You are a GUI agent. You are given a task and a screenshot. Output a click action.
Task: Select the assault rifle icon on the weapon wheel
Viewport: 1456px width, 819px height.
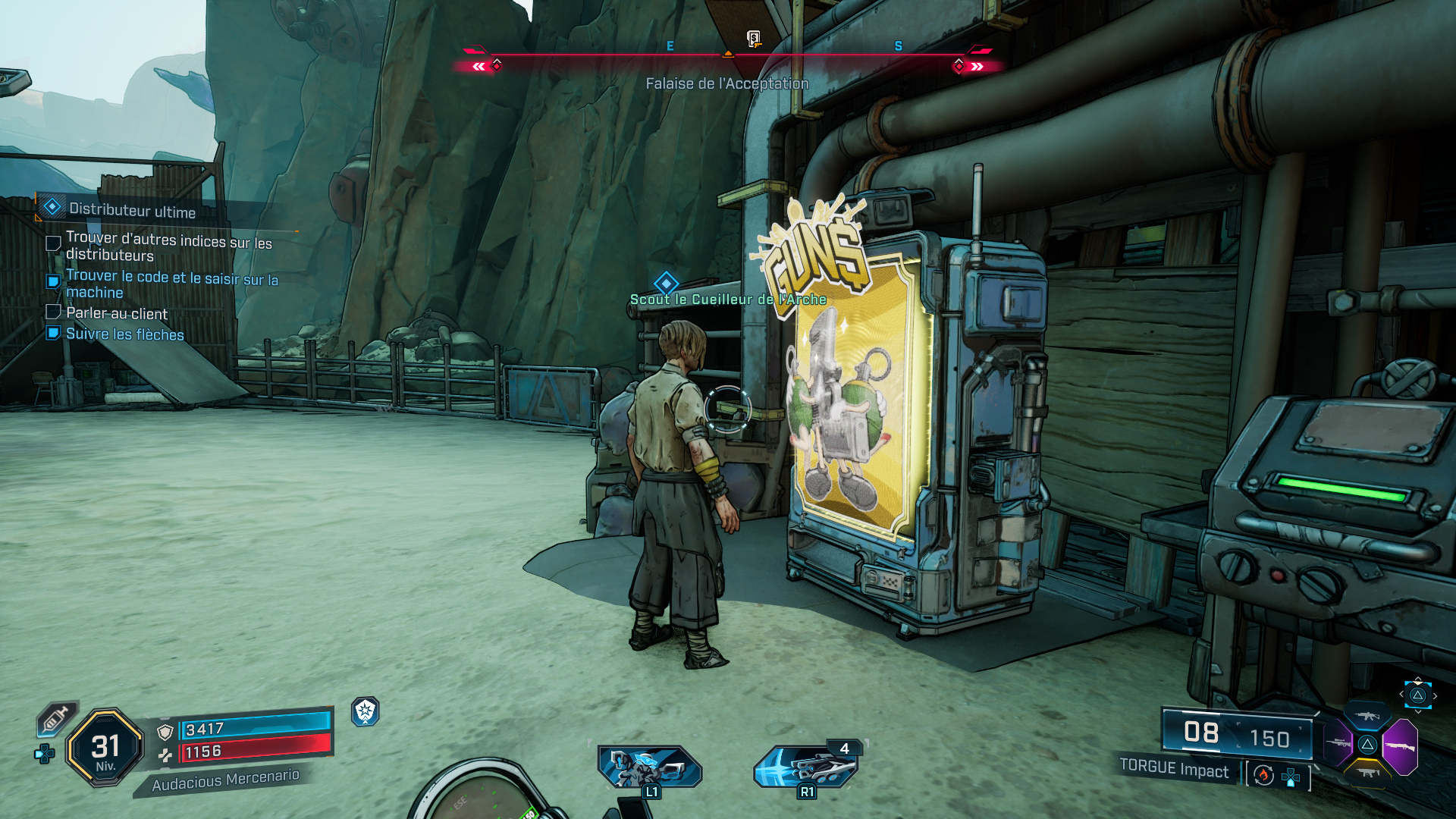pyautogui.click(x=1367, y=715)
